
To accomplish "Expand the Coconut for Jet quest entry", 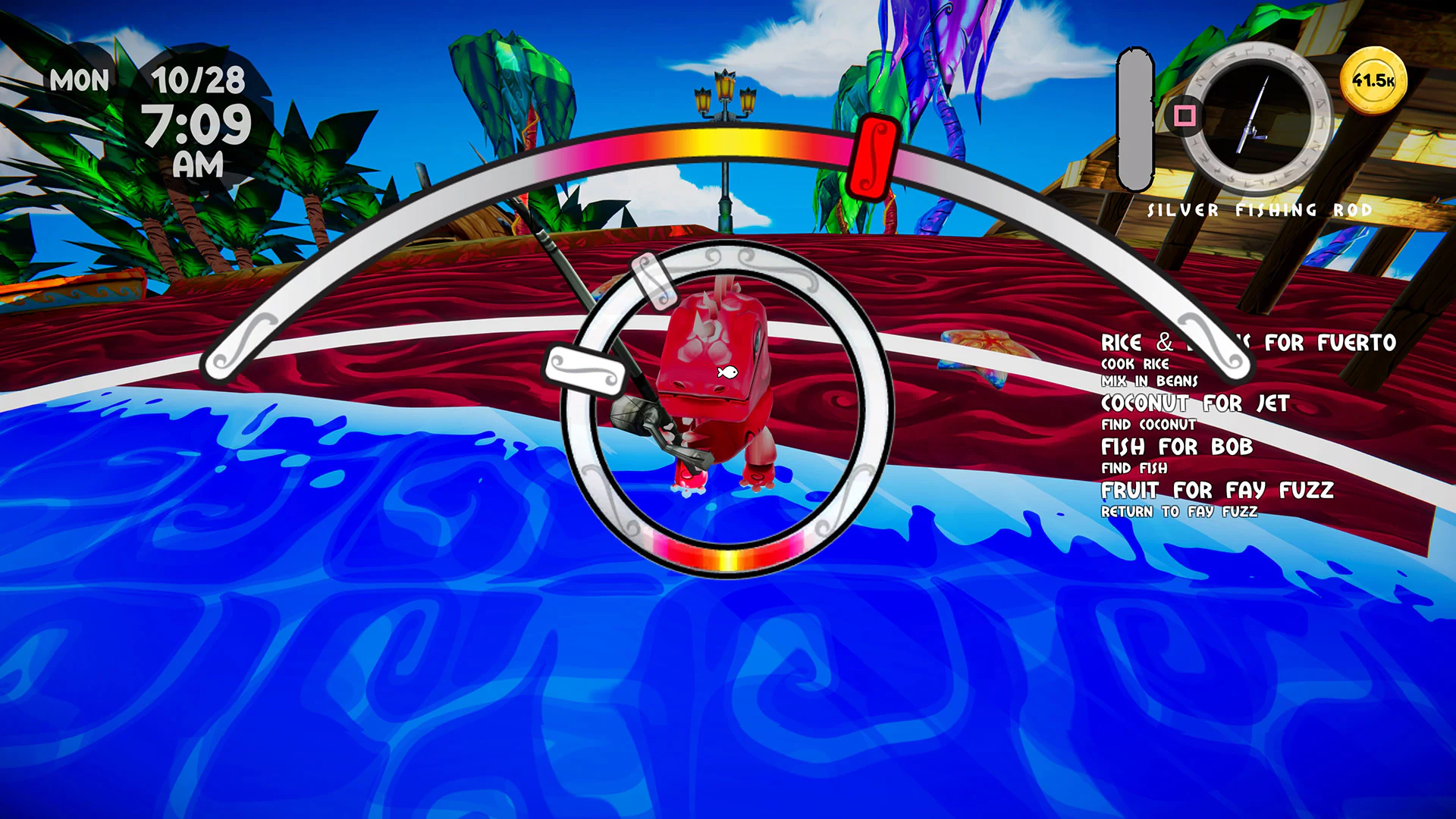I will coord(1195,404).
